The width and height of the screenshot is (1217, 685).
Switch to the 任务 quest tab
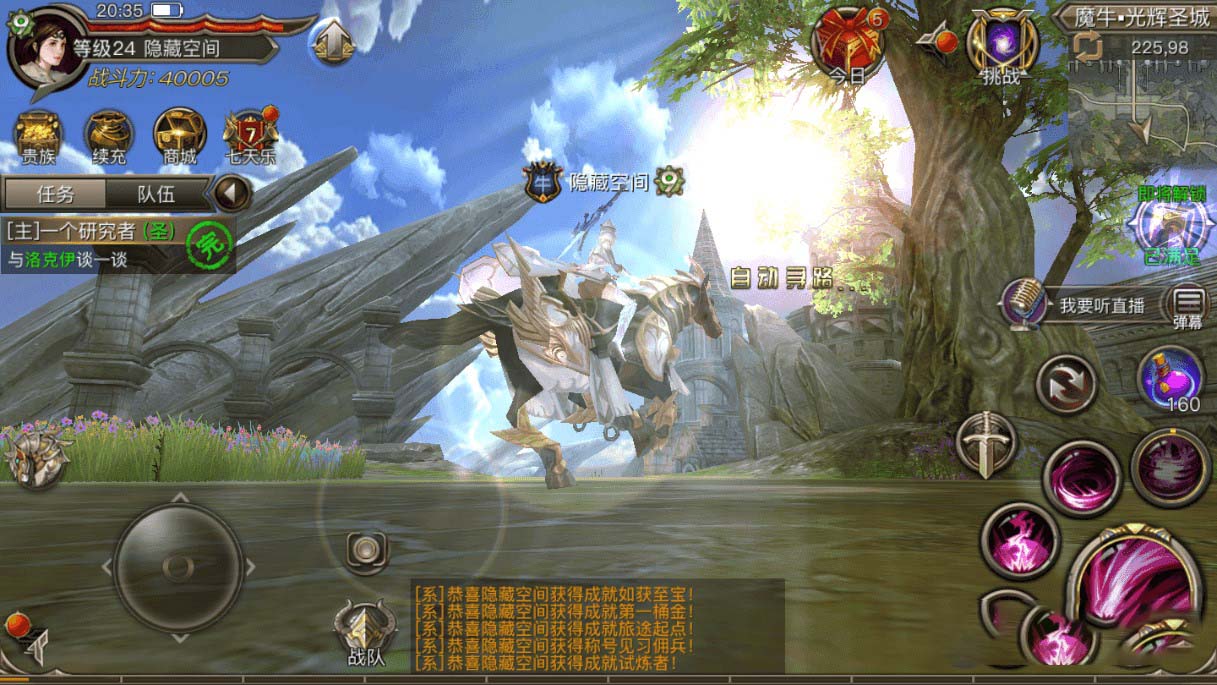coord(55,193)
